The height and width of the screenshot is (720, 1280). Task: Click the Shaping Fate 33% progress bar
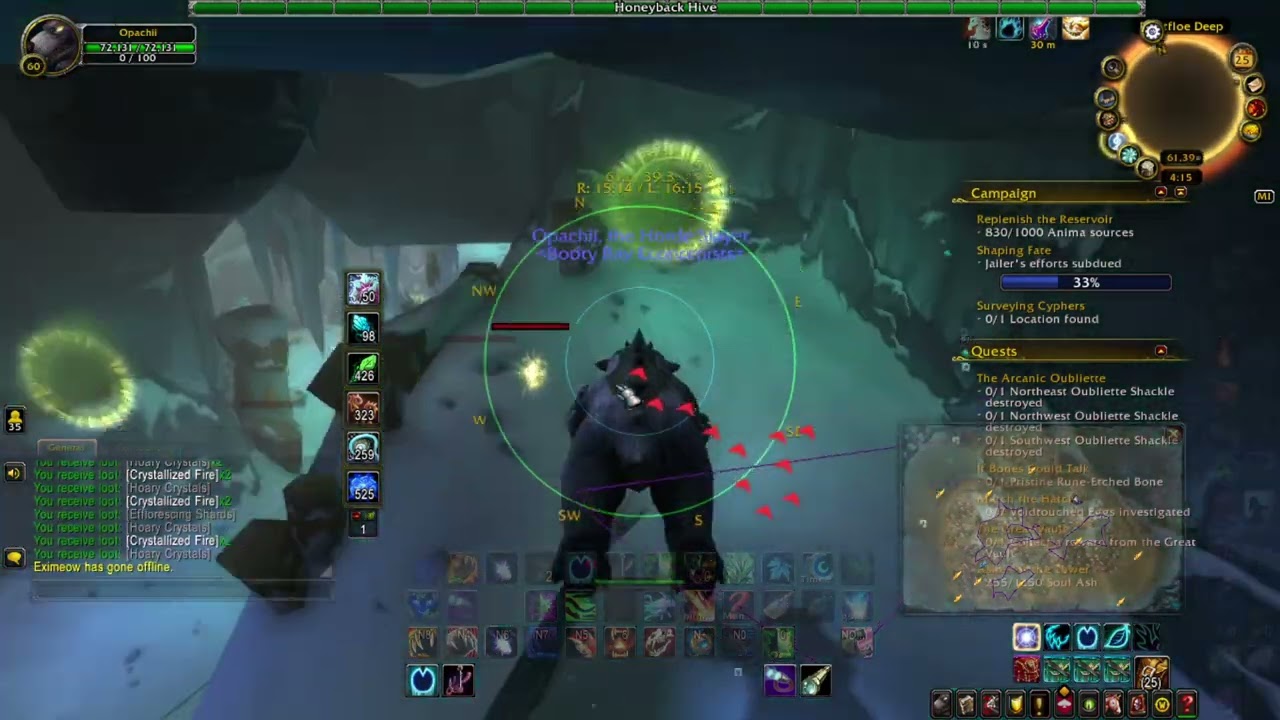point(1086,282)
